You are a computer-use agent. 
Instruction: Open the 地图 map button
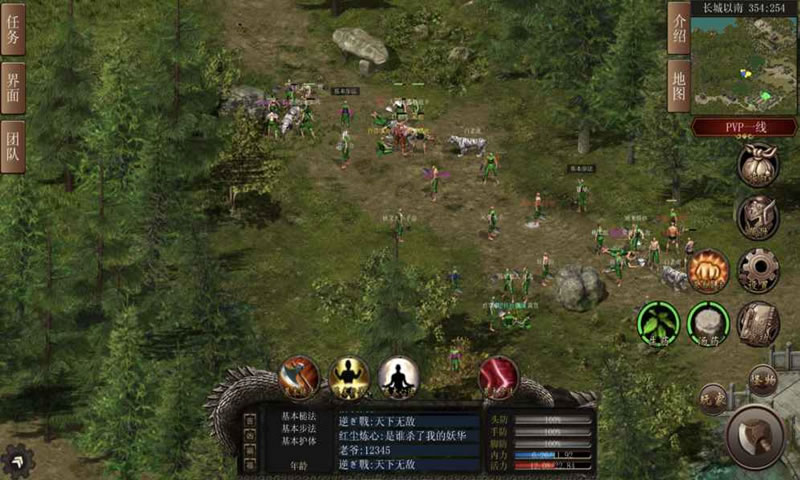point(679,85)
